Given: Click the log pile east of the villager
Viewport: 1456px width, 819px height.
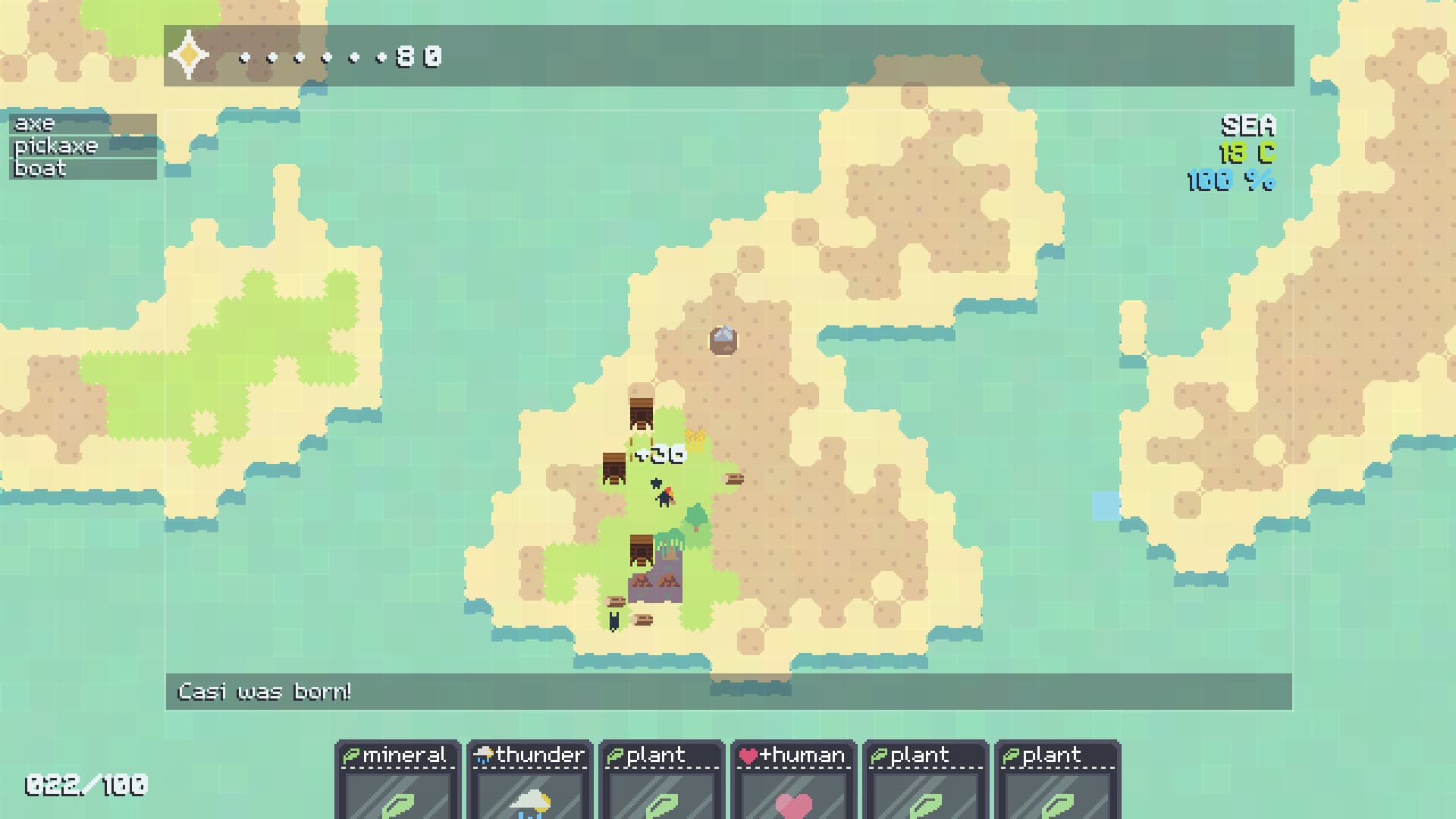Looking at the screenshot, I should pos(735,479).
